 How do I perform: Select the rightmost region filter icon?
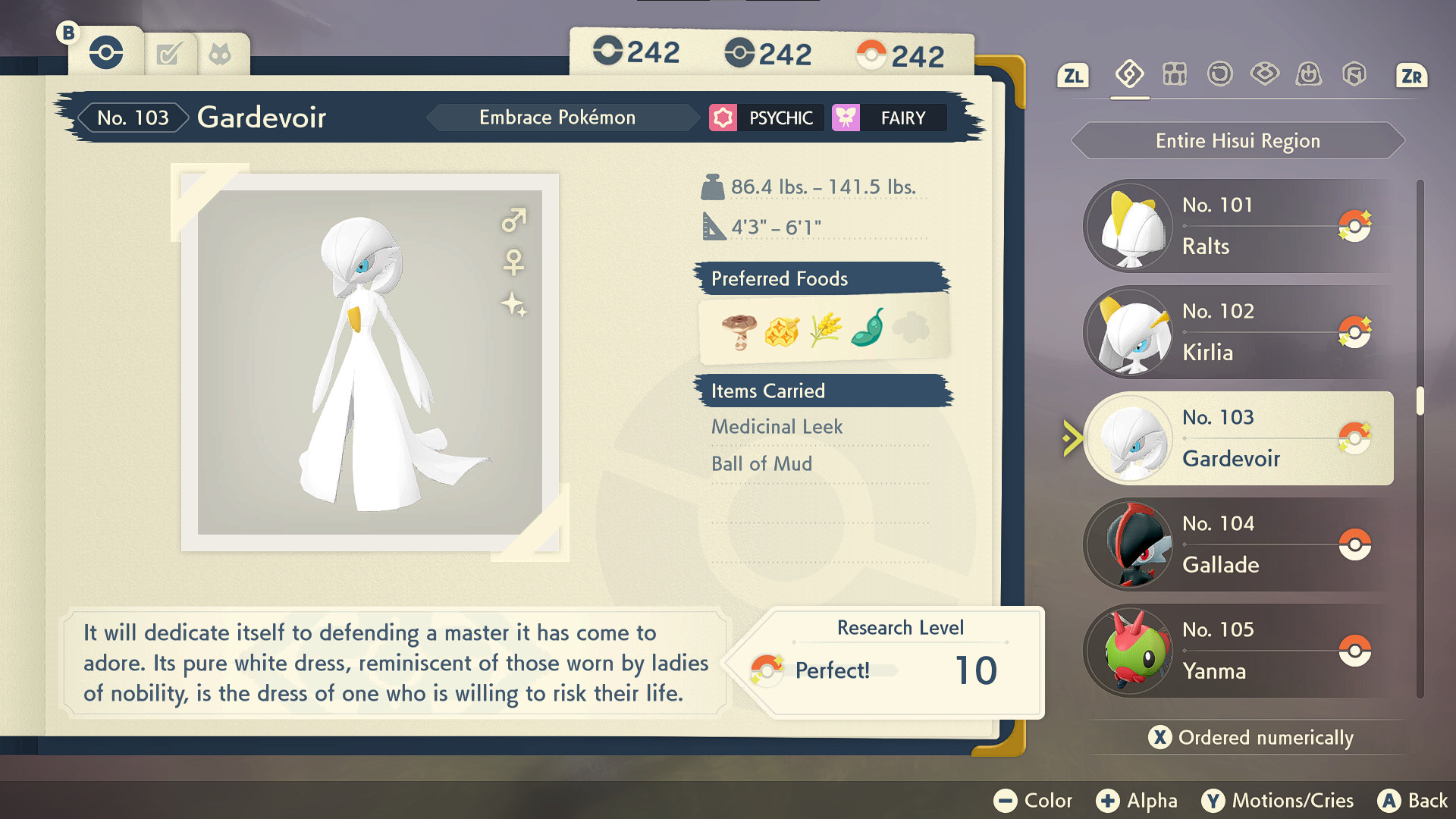1354,74
